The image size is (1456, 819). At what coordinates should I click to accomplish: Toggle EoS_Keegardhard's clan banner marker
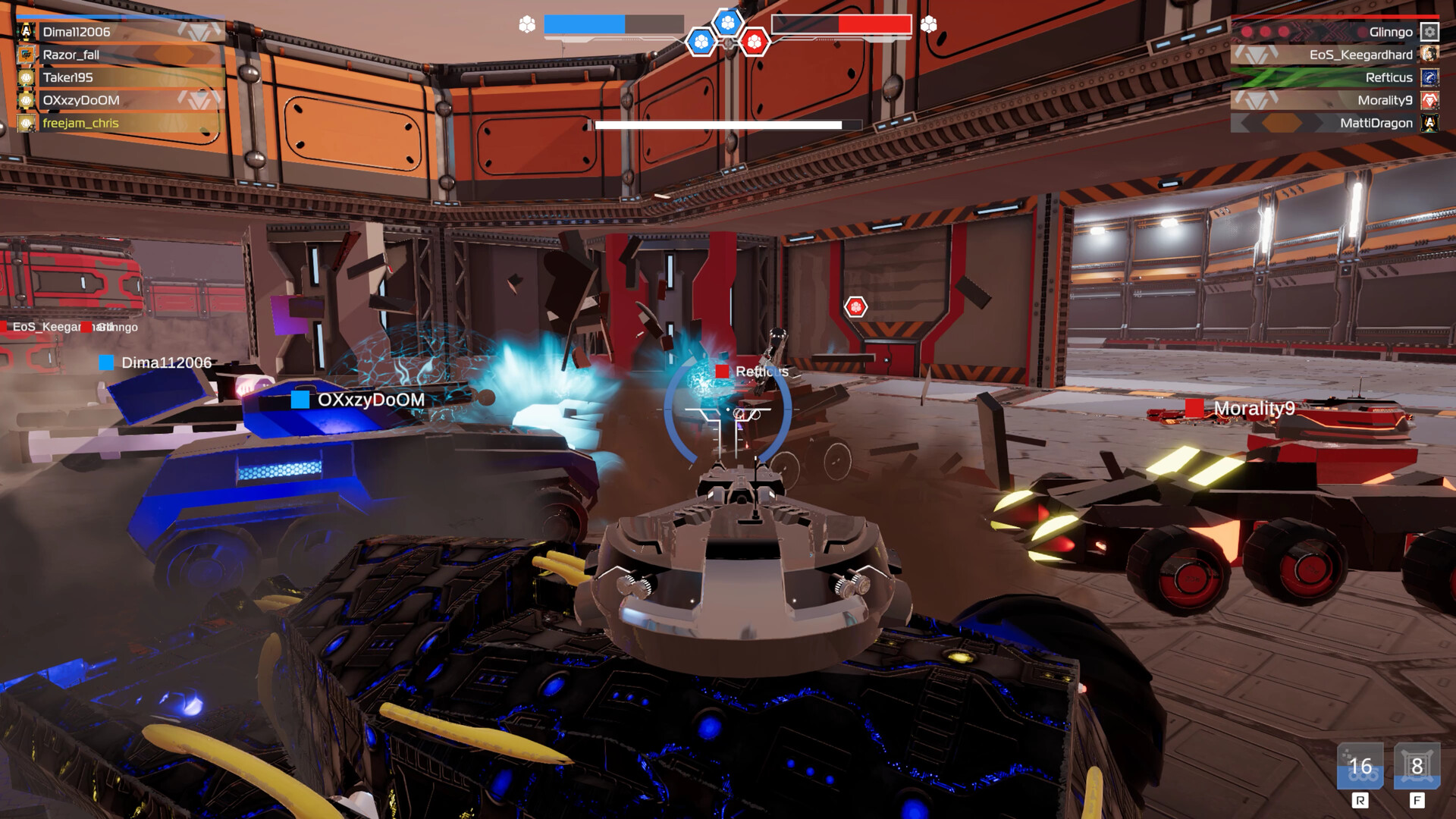1255,55
